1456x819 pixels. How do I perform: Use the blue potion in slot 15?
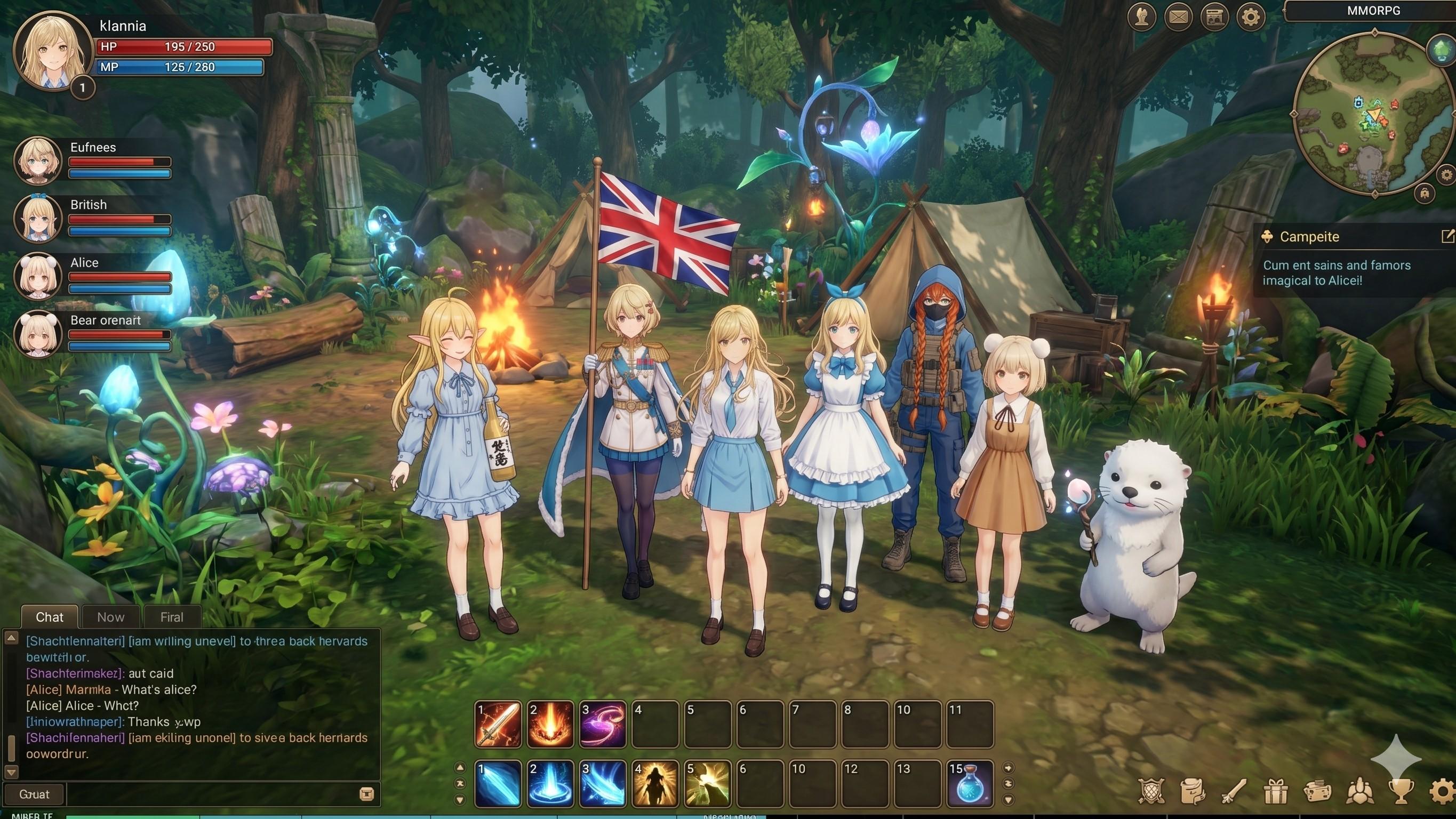point(970,784)
